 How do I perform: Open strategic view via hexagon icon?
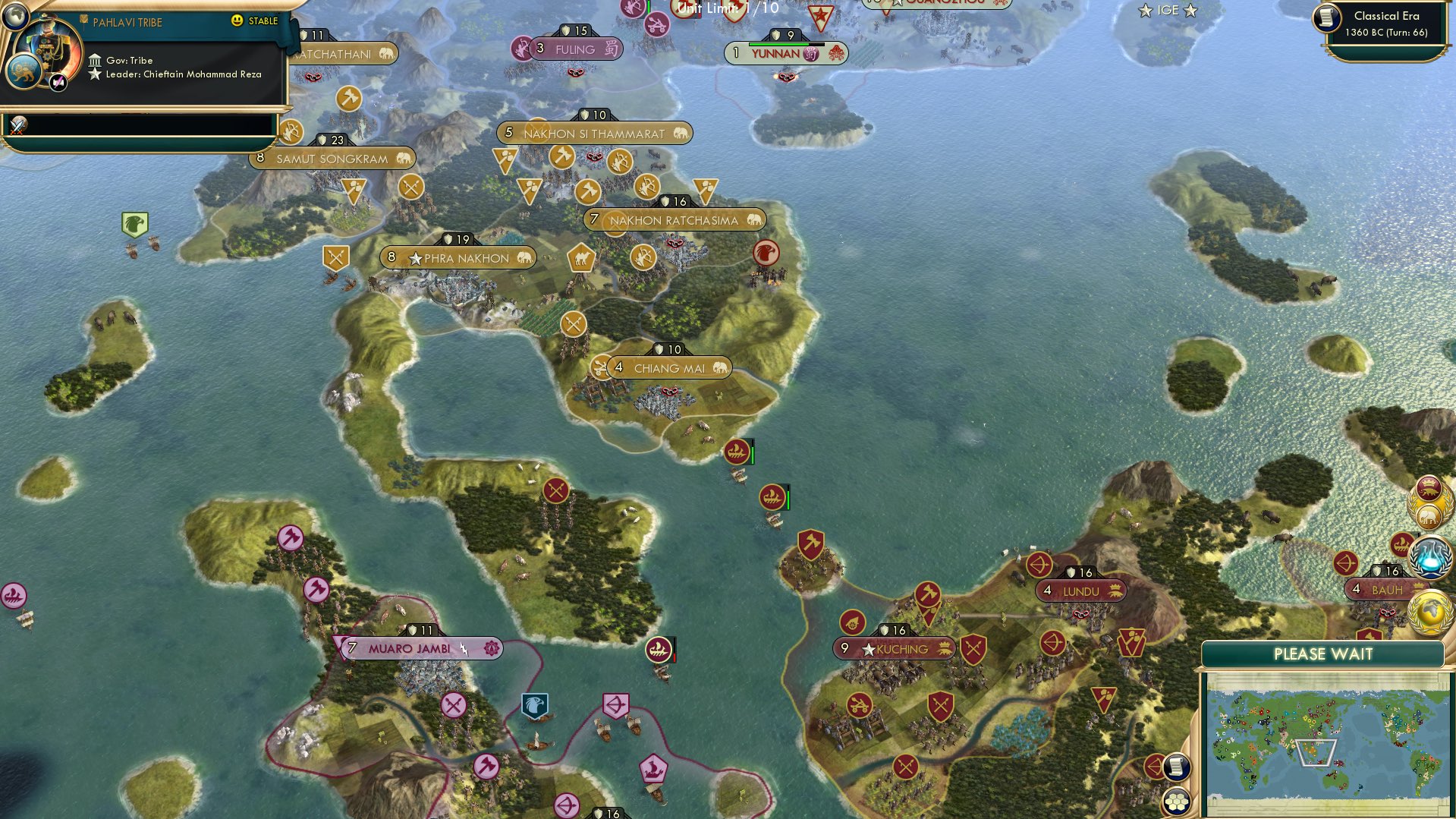point(1177,801)
